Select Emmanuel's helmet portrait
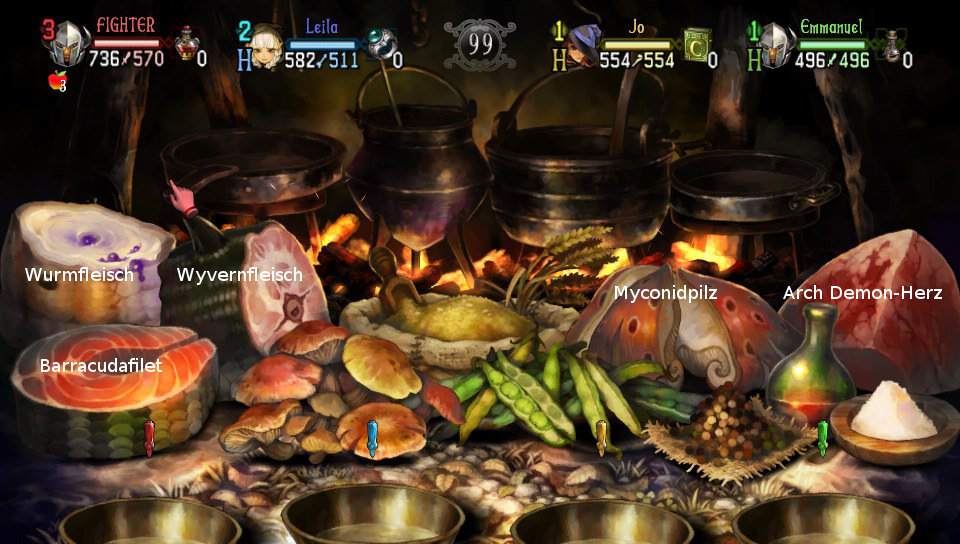Screen dimensions: 960x544 point(776,46)
